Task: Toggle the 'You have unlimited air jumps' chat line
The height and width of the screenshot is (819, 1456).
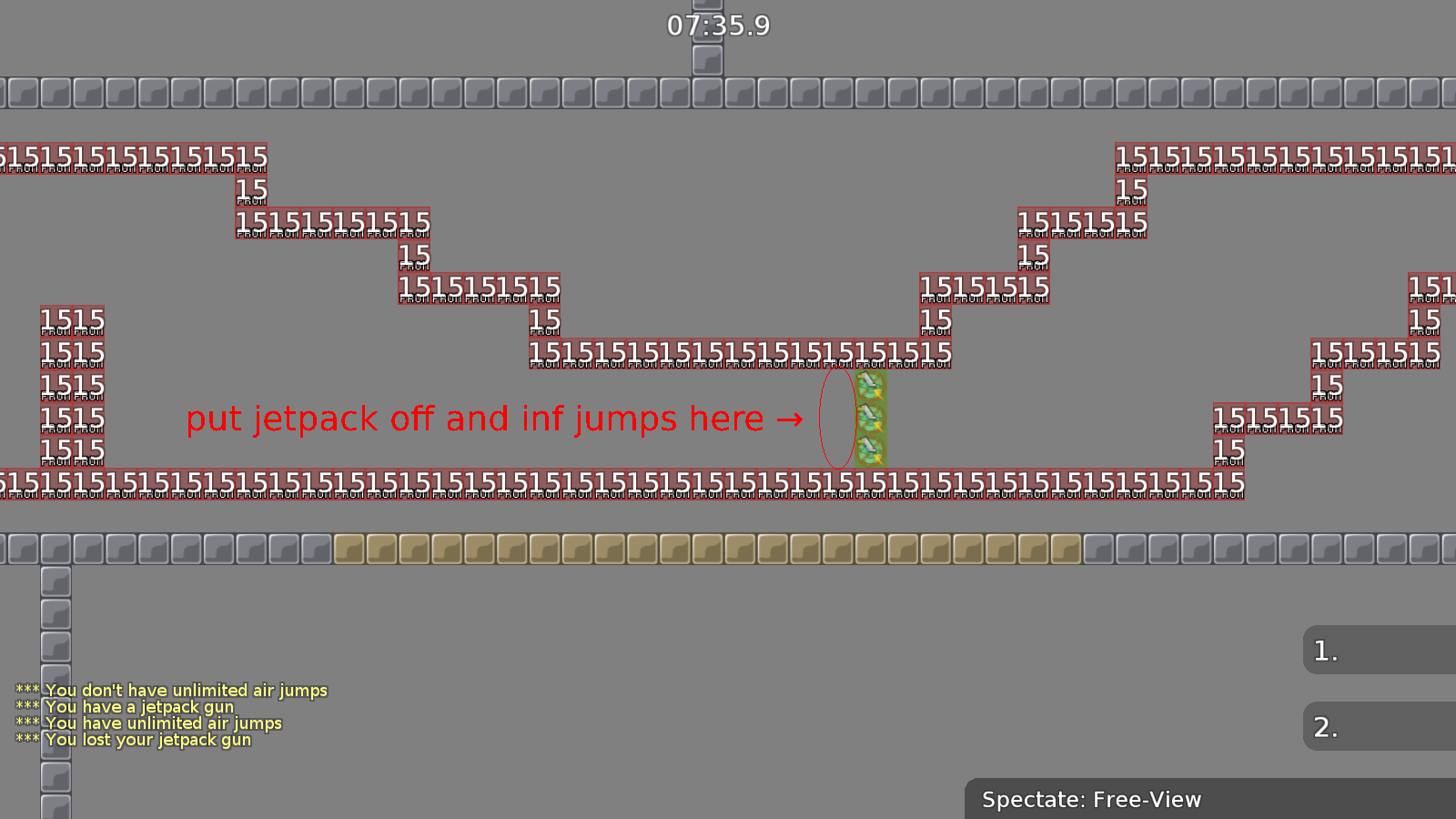Action: click(x=150, y=723)
